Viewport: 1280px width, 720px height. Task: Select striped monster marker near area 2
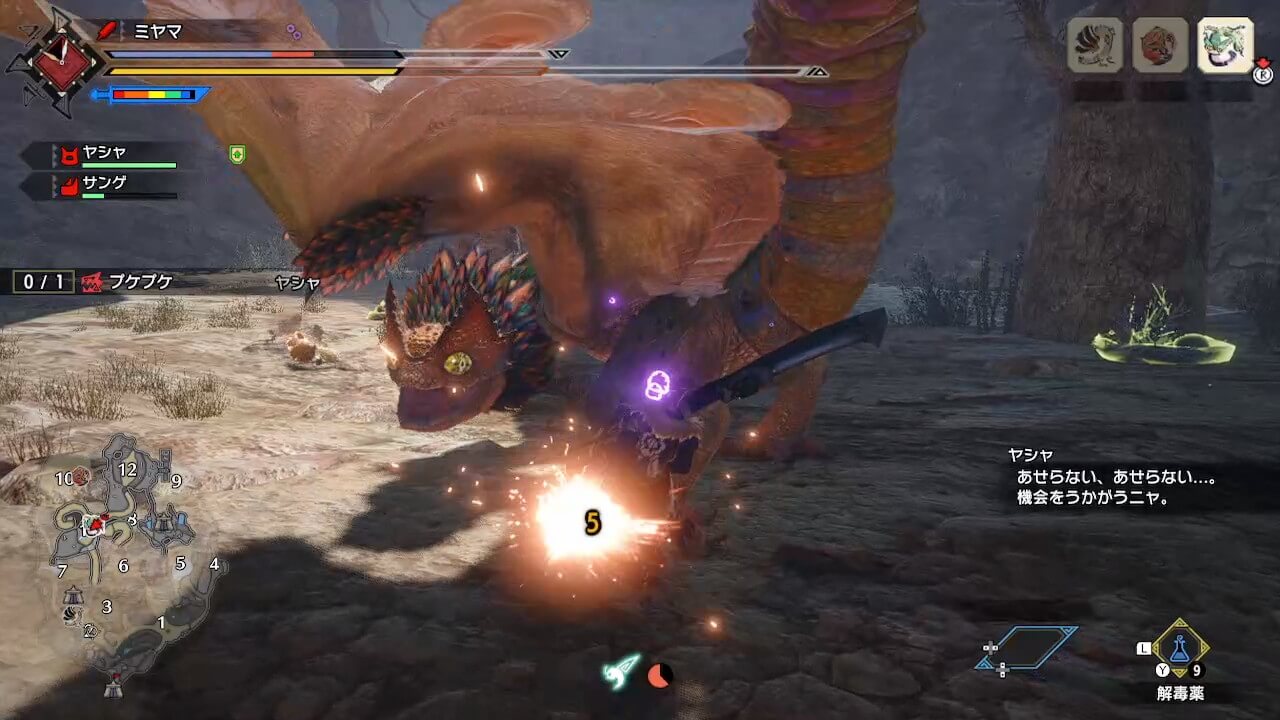pyautogui.click(x=70, y=616)
